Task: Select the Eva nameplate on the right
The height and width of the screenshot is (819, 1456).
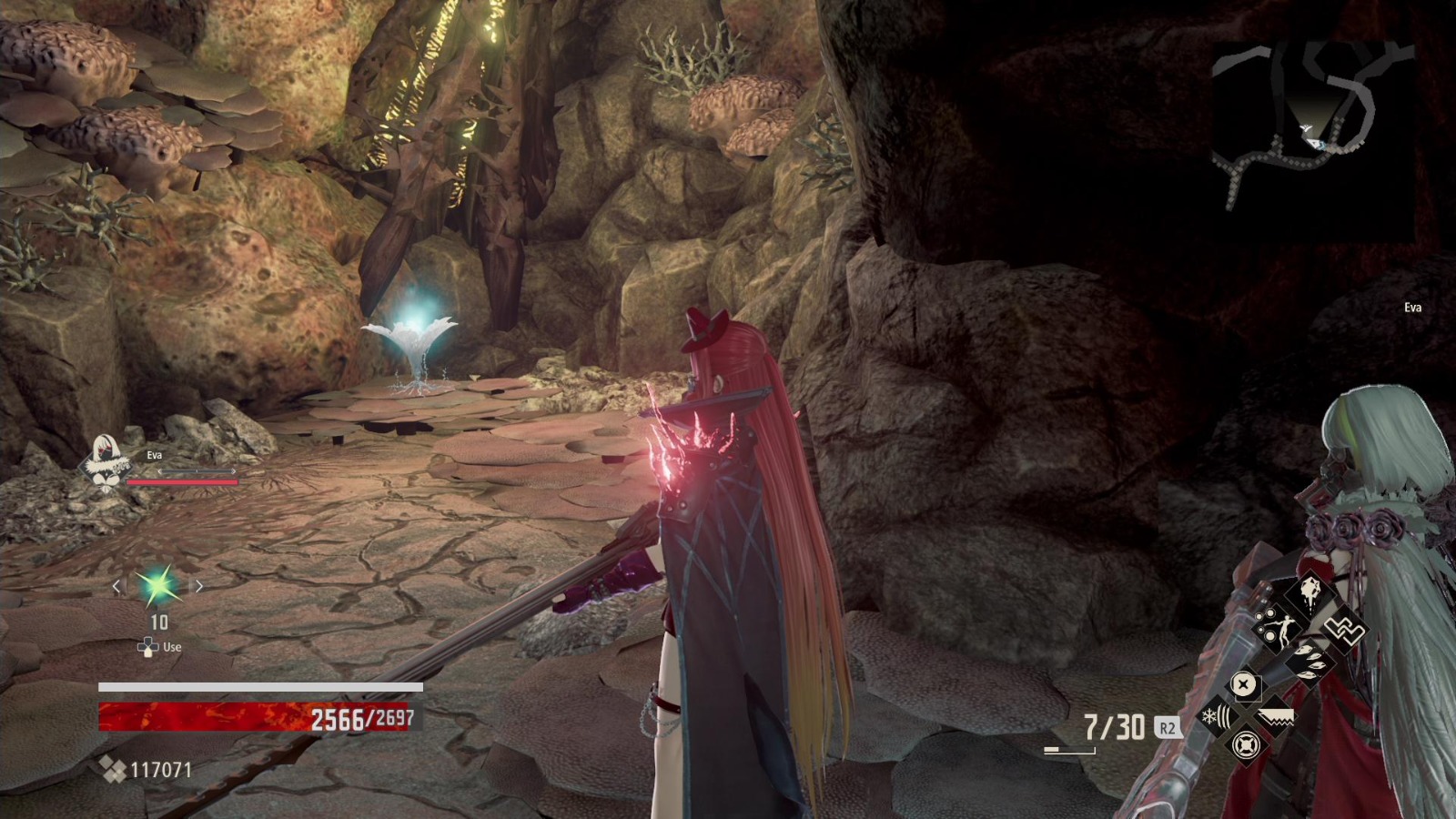Action: click(x=1414, y=308)
